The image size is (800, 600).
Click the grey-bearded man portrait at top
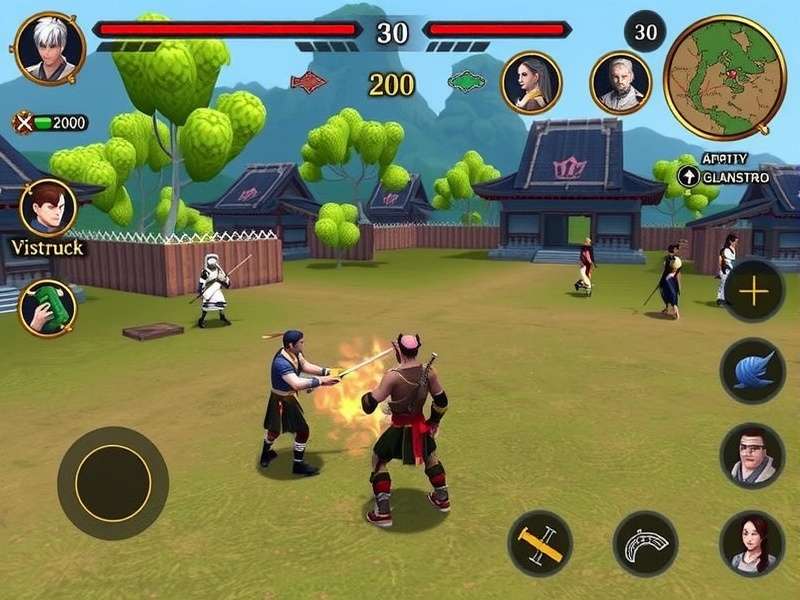tap(620, 82)
